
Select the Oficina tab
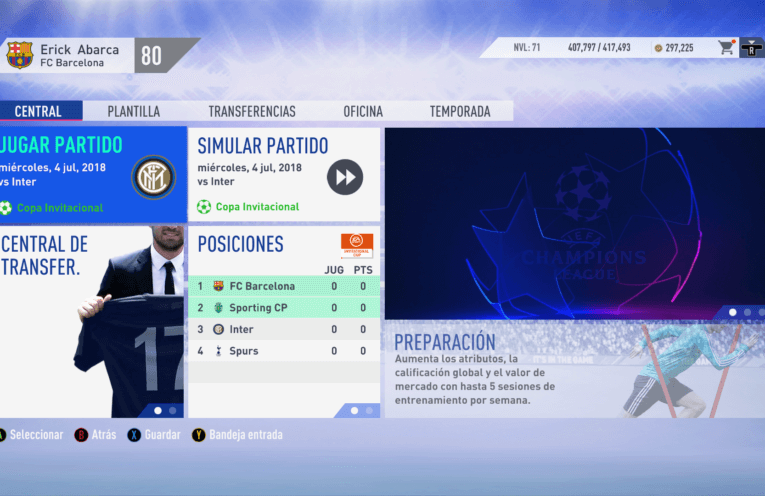point(363,112)
